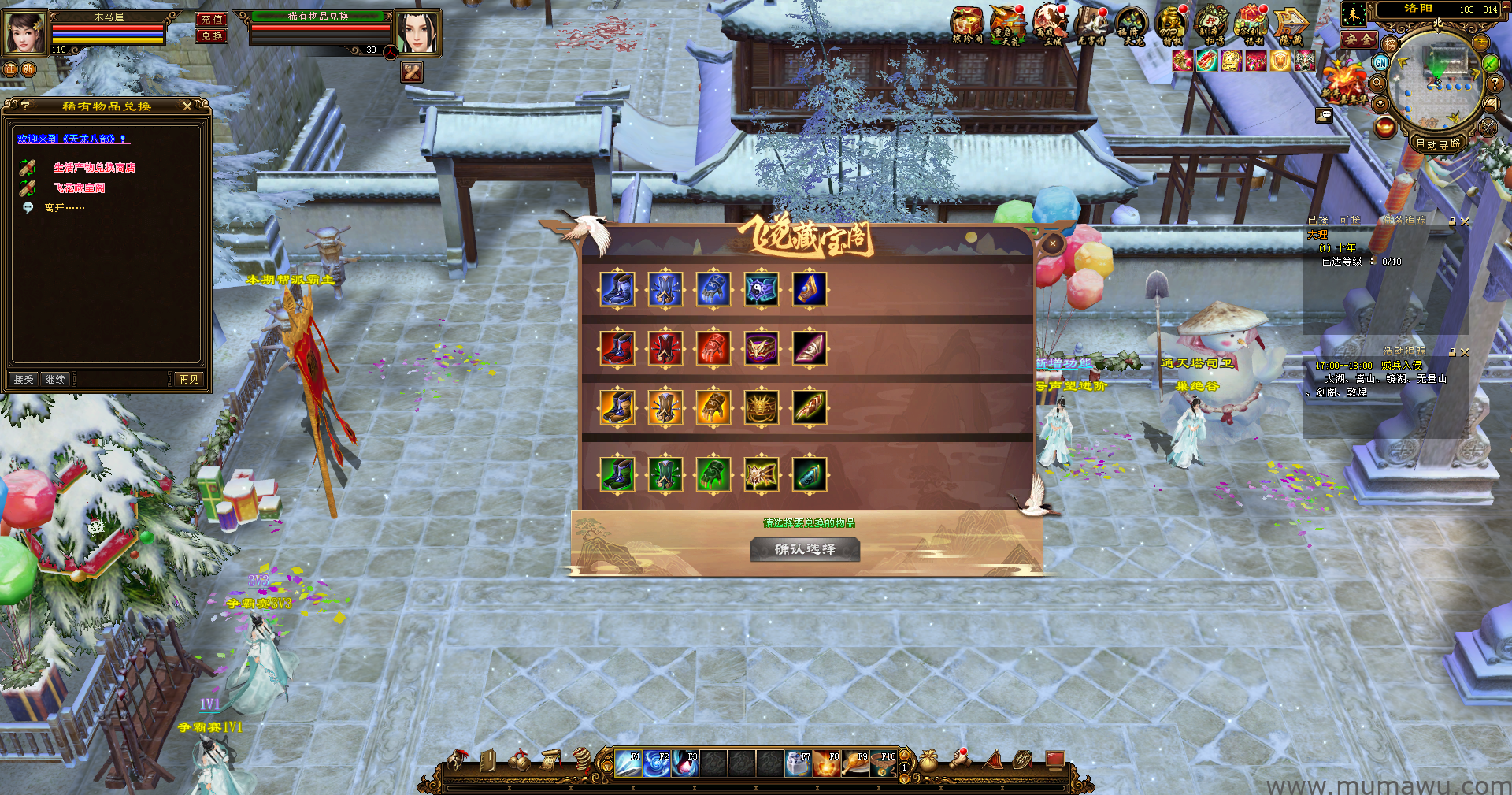Image resolution: width=1512 pixels, height=795 pixels.
Task: Choose the yin-yang belt item
Action: tap(762, 289)
